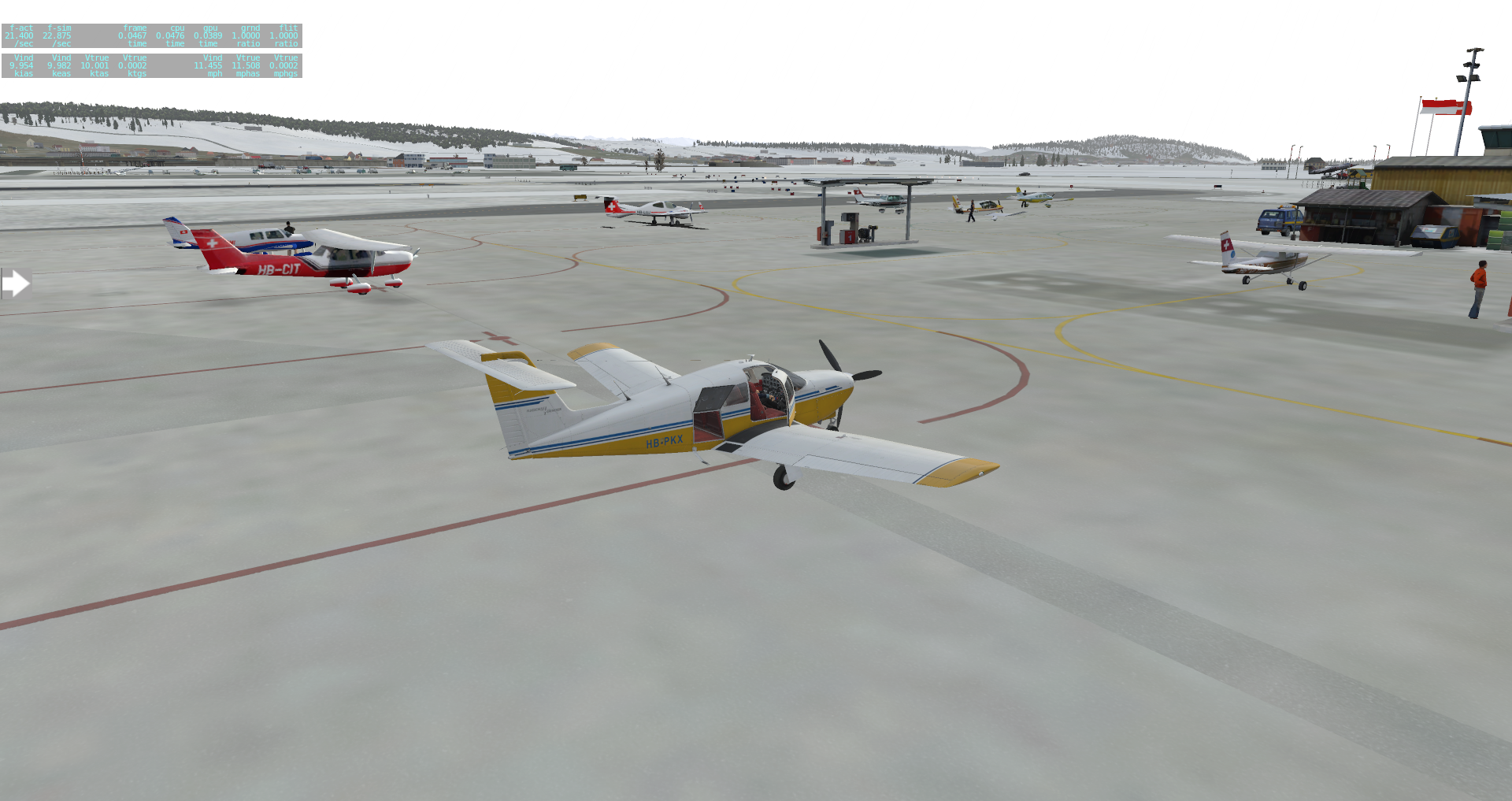Click the Vtrue mphgs readout
1512x801 pixels.
[285, 66]
